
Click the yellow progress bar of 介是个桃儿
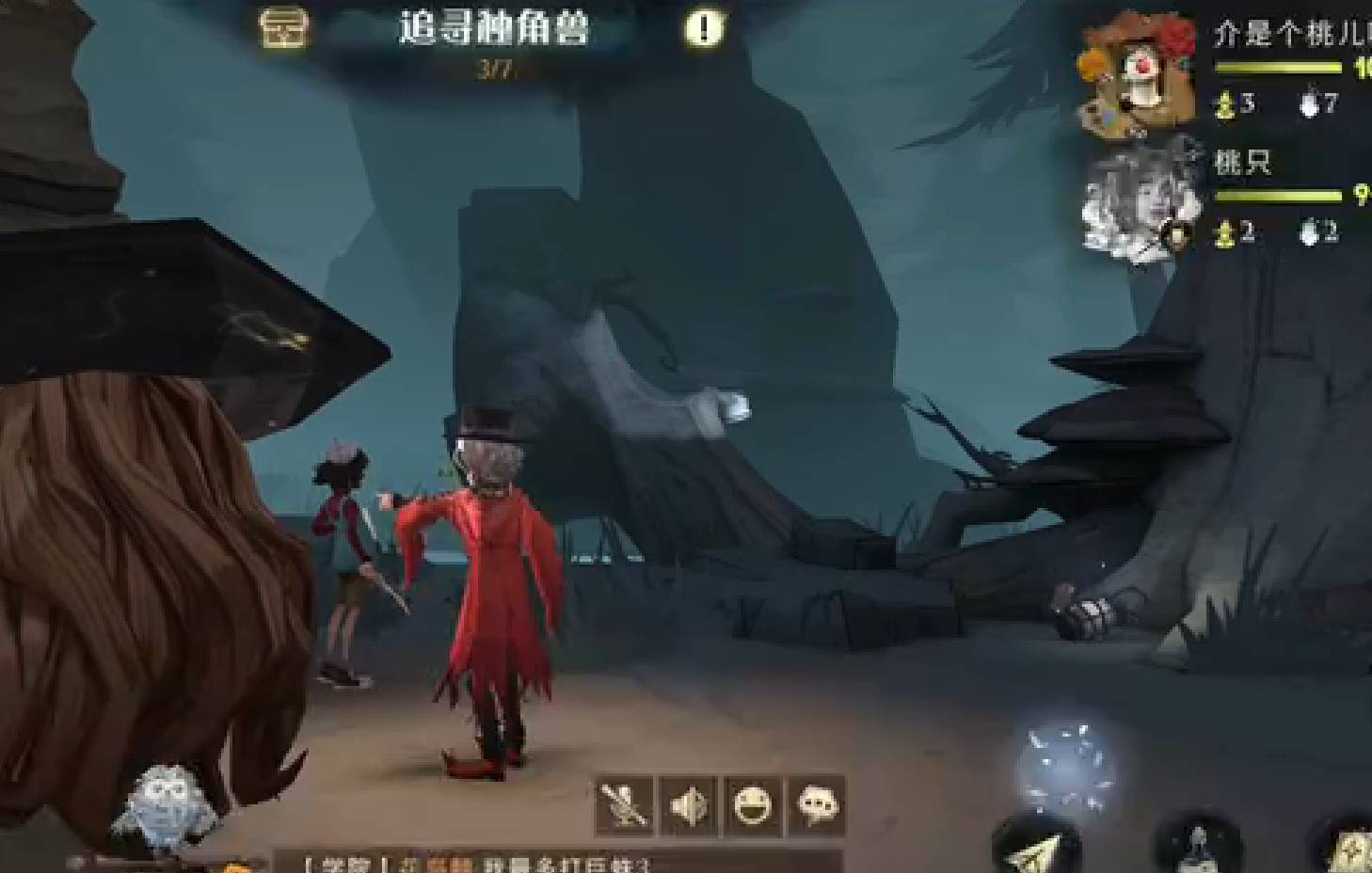click(x=1282, y=68)
